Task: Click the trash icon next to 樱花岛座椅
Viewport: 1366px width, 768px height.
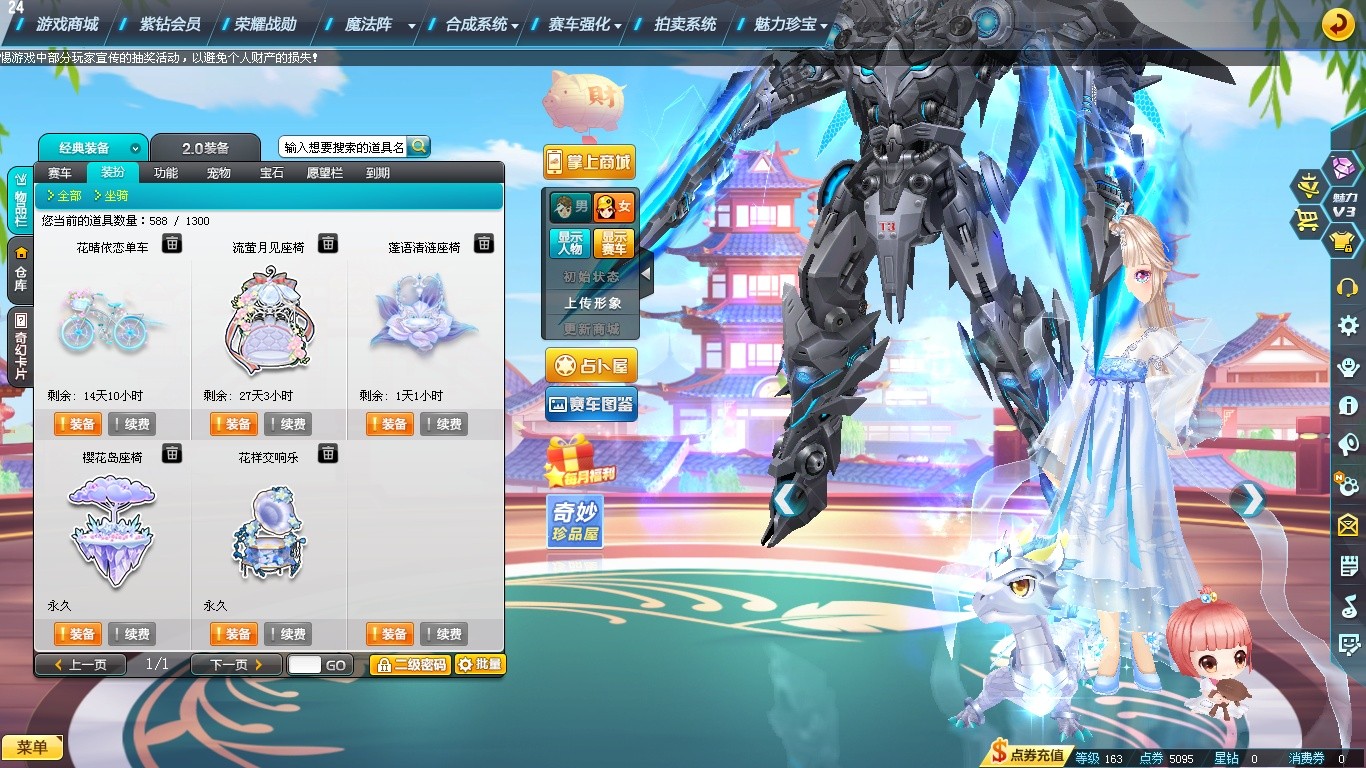Action: point(171,453)
